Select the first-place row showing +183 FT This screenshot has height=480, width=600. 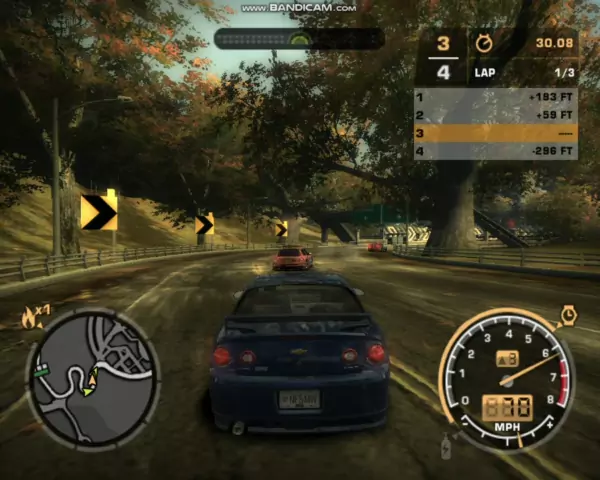495,97
